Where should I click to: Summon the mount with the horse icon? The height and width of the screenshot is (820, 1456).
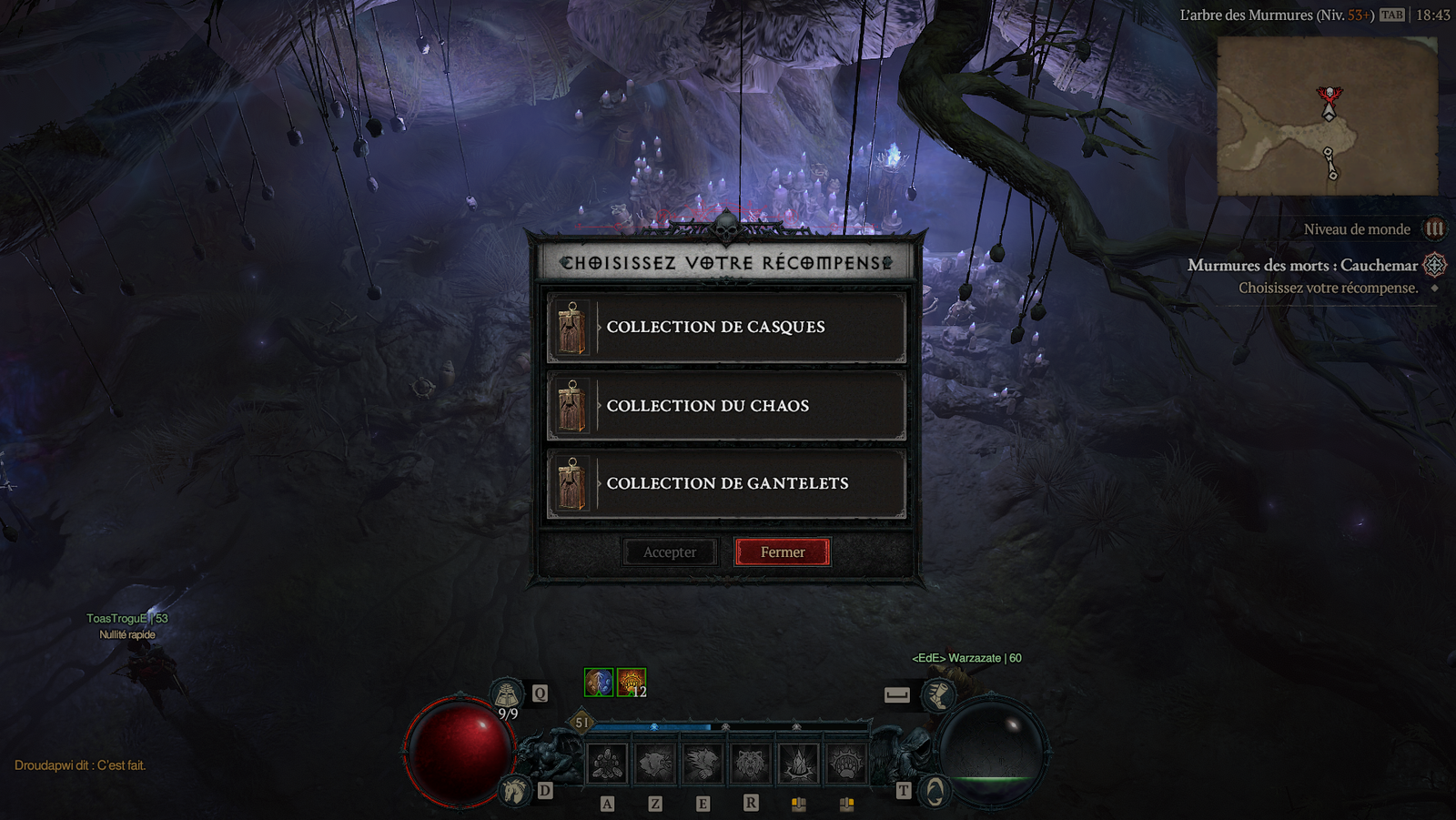514,790
